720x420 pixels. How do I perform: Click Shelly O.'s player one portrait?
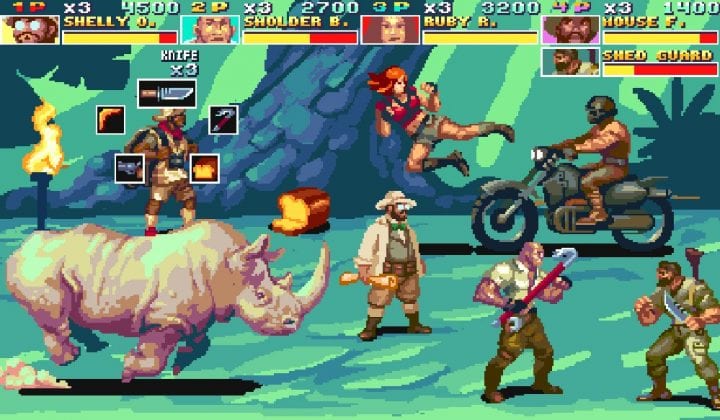[x=29, y=30]
